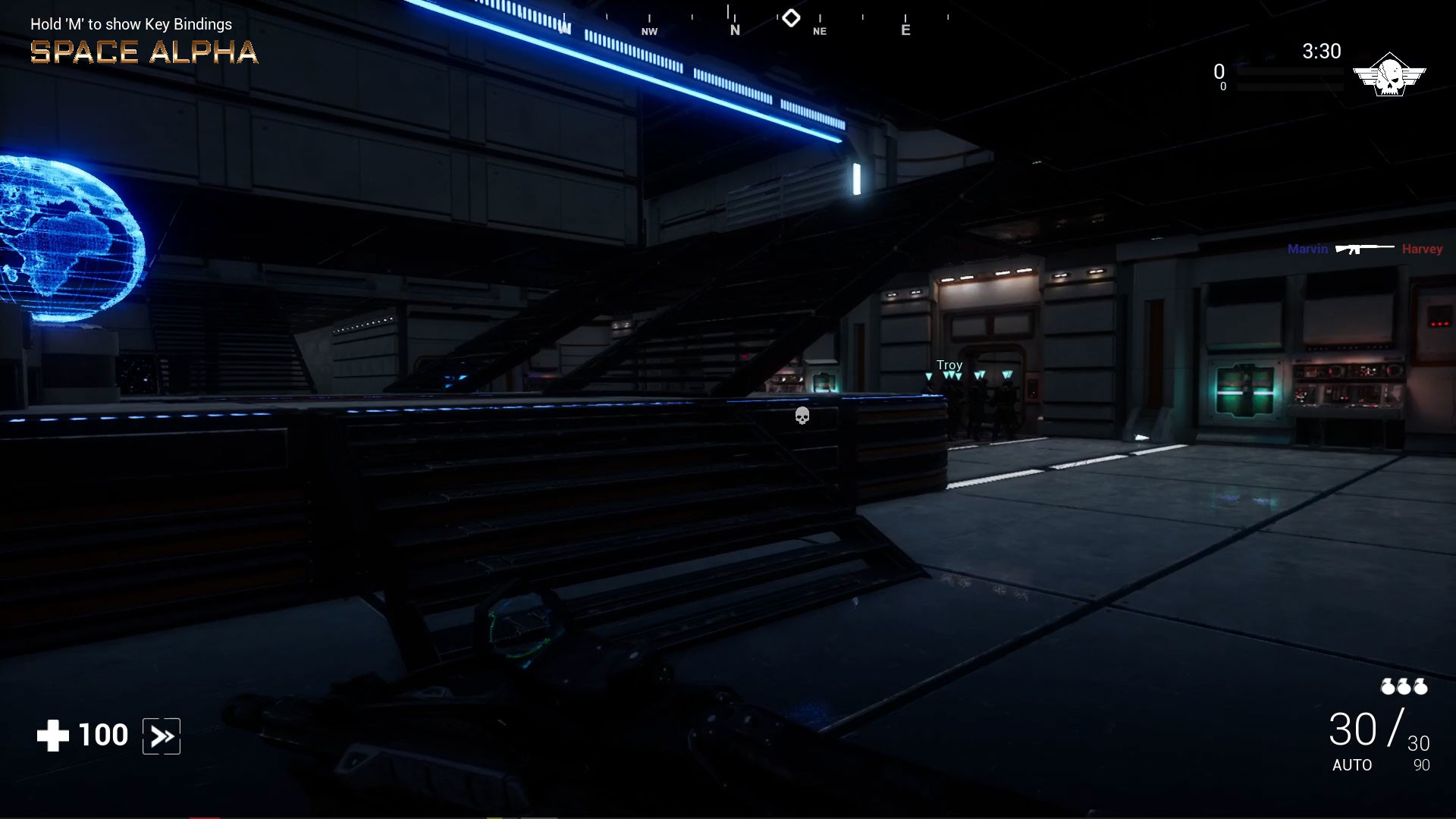Click the 30/30 ammo counter readout
The height and width of the screenshot is (819, 1456).
pos(1376,730)
